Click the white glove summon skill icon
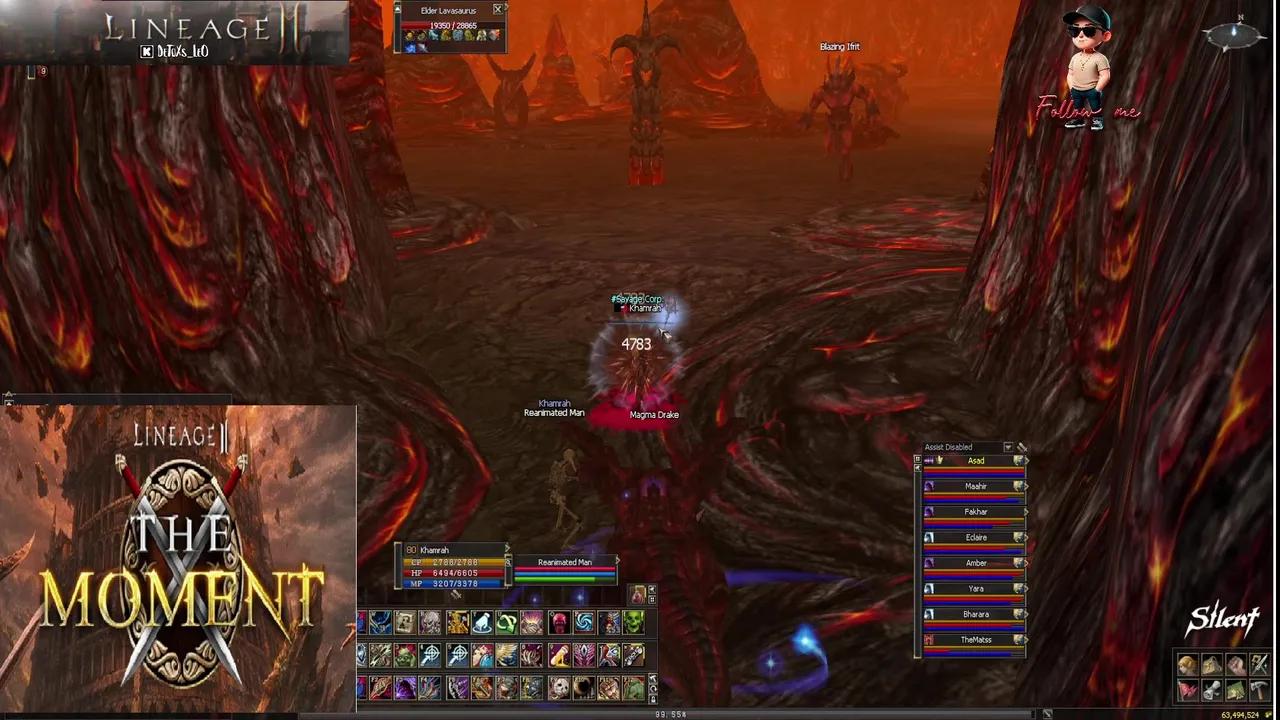Viewport: 1280px width, 720px height. [x=482, y=622]
